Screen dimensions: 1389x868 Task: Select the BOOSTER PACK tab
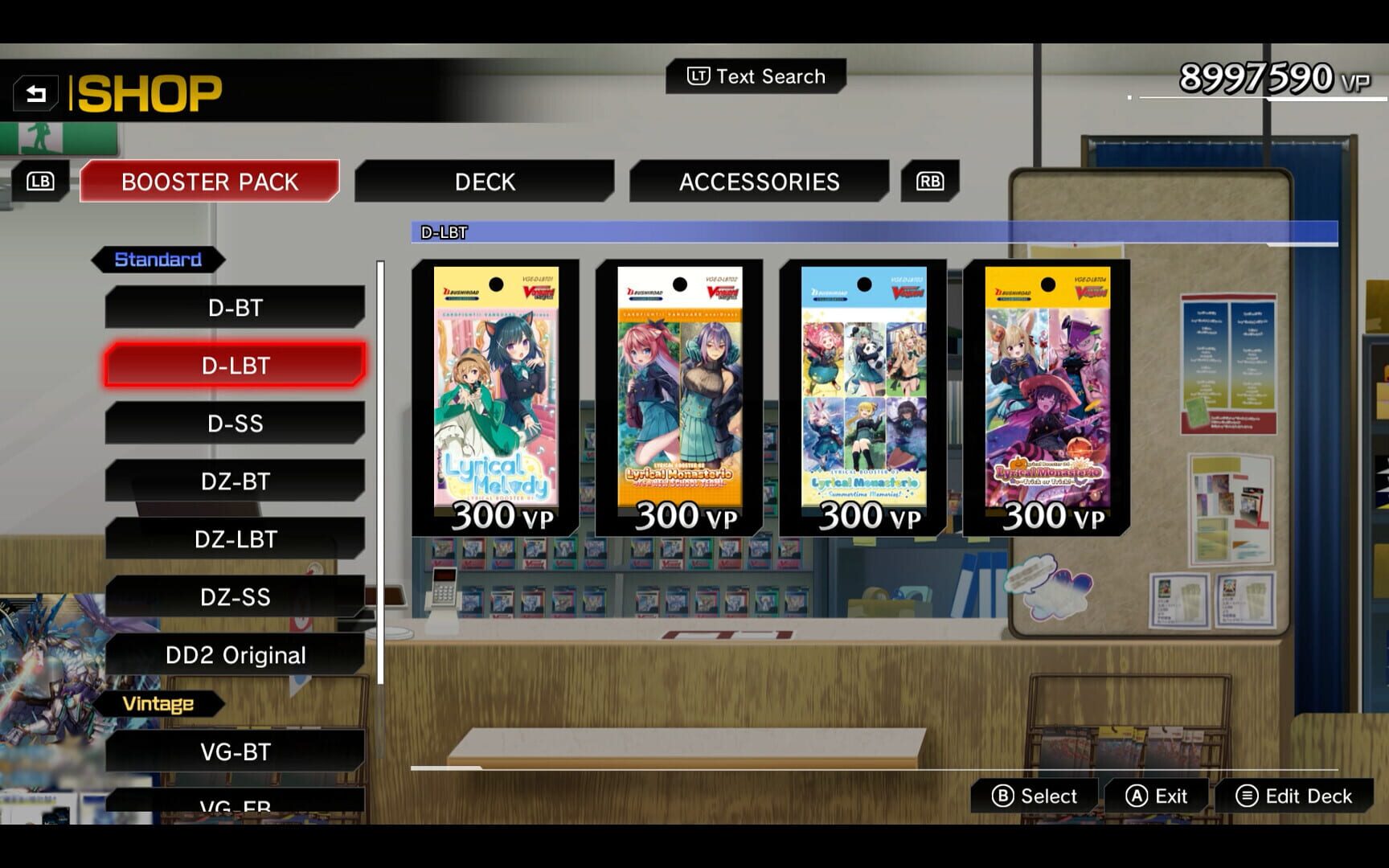pos(209,182)
